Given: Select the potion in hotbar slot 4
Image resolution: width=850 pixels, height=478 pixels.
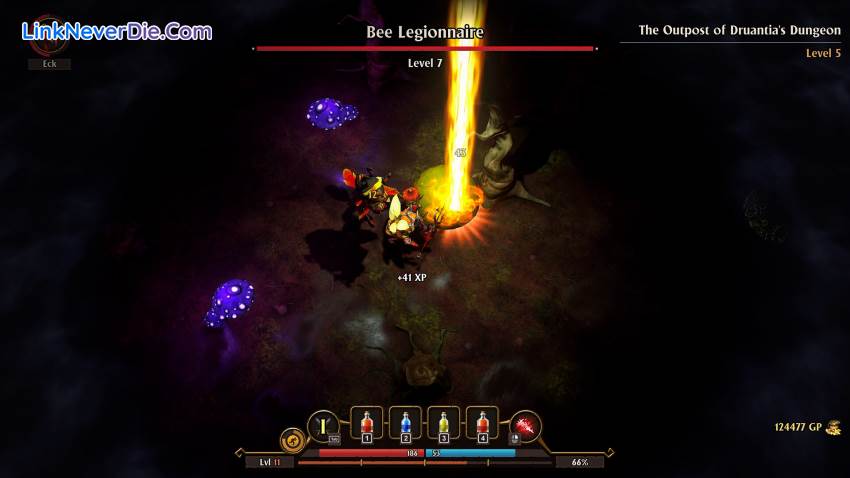Looking at the screenshot, I should pyautogui.click(x=483, y=425).
